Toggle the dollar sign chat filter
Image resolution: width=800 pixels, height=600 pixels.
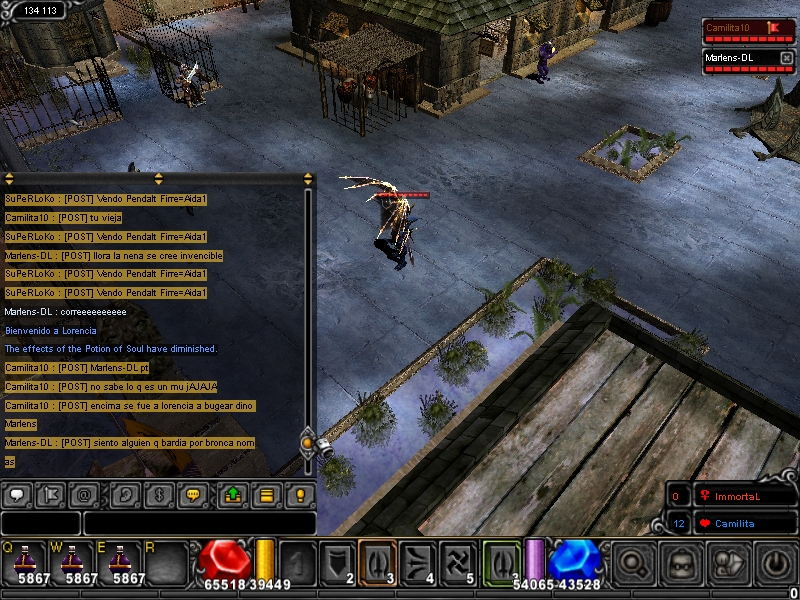point(158,494)
